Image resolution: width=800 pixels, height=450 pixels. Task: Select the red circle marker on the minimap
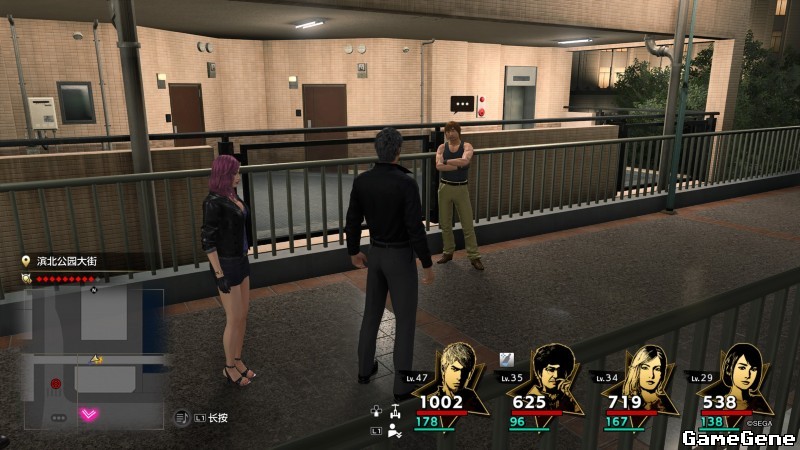56,383
